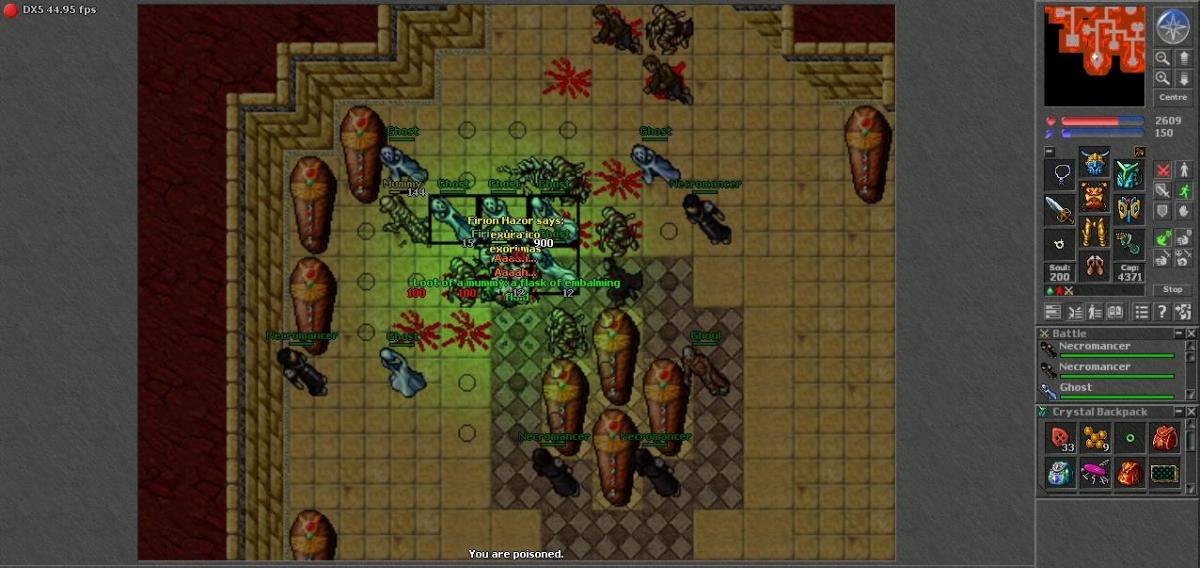Minimize the Crystal Backpack window
Image resolution: width=1200 pixels, height=568 pixels.
[1178, 412]
